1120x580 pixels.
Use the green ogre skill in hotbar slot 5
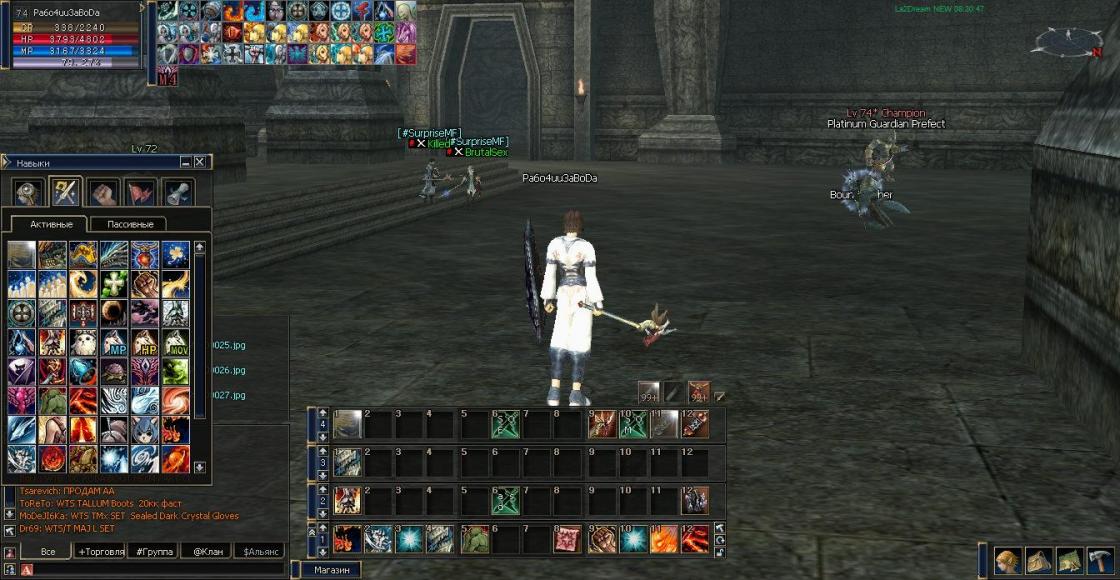[x=473, y=539]
